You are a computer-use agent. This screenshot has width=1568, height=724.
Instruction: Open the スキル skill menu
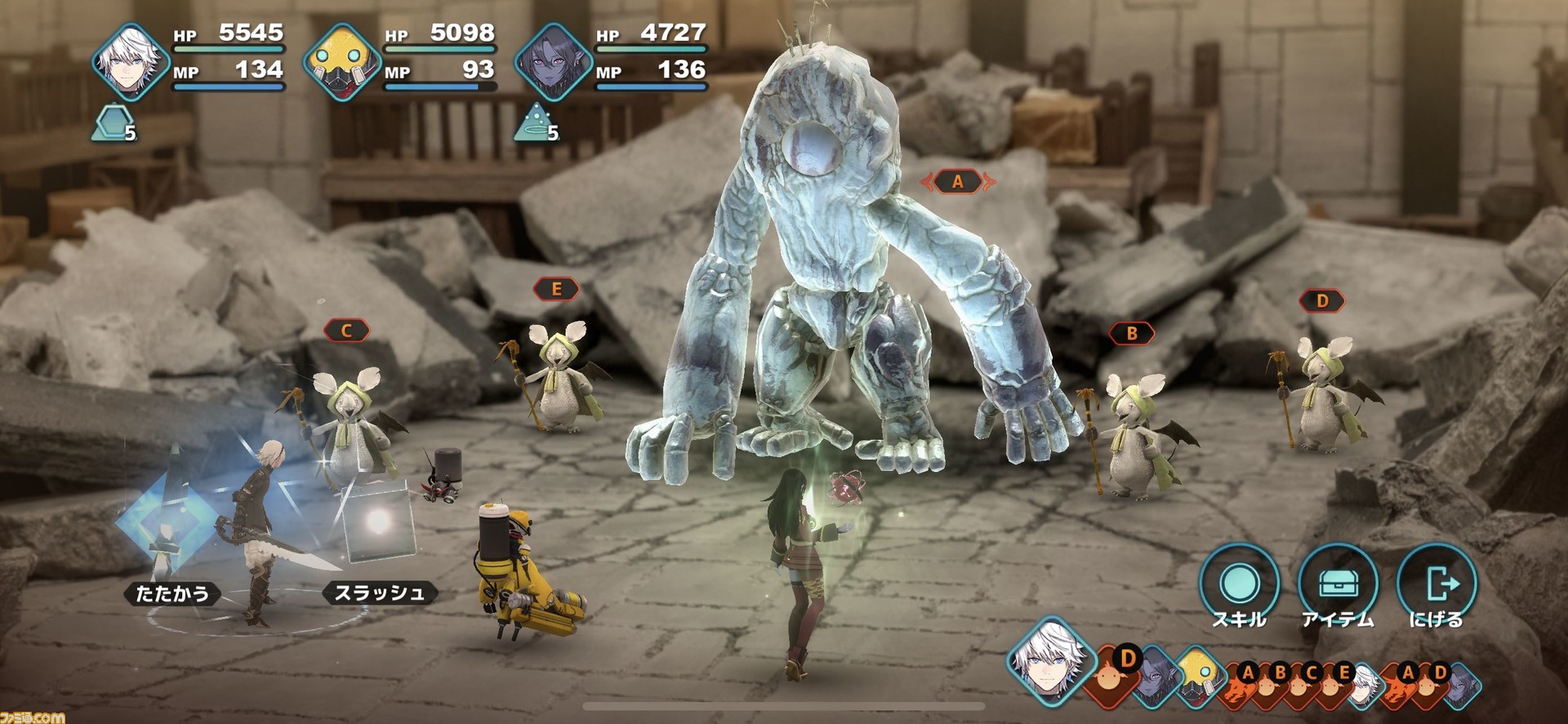coord(1239,587)
